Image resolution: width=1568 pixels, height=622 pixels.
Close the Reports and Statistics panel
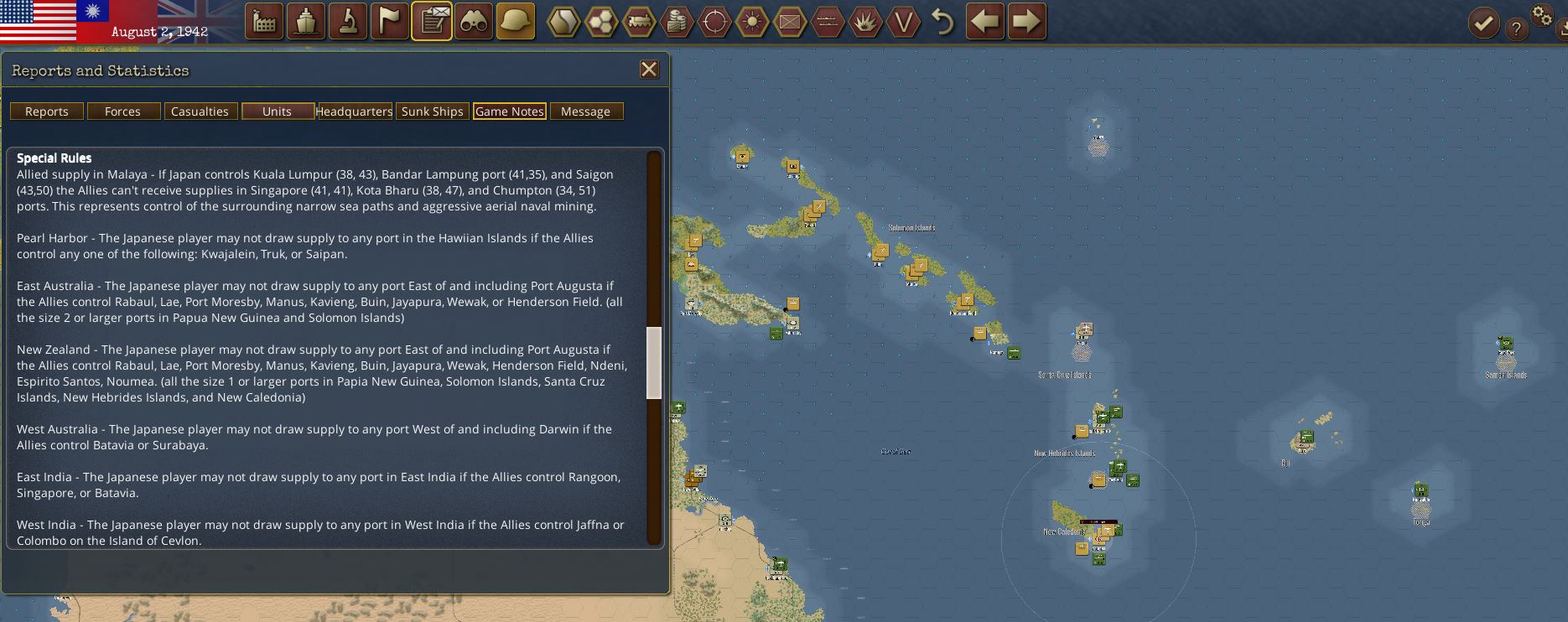pos(649,70)
